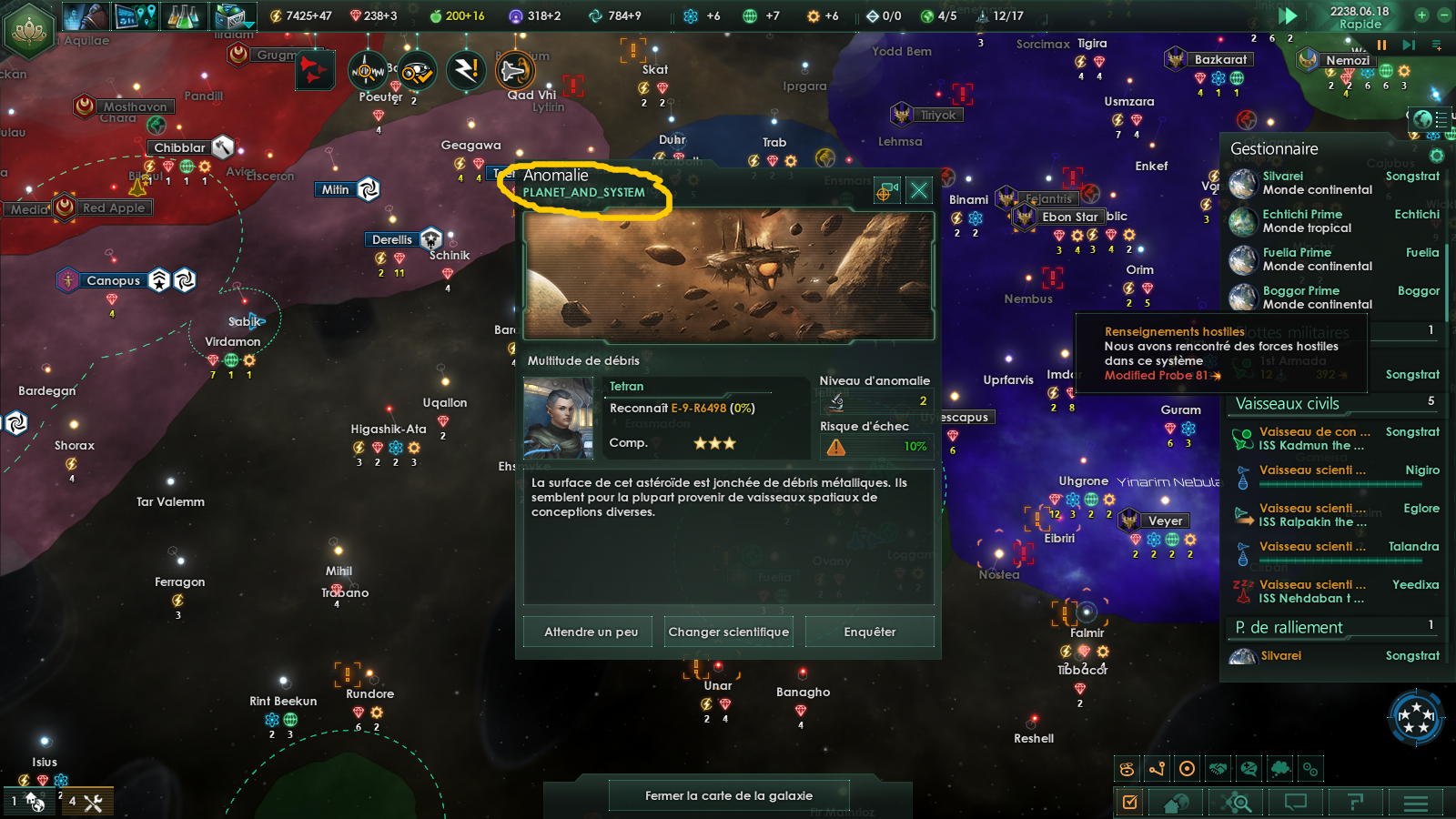Toggle the opinion map mode icon

(x=1249, y=769)
